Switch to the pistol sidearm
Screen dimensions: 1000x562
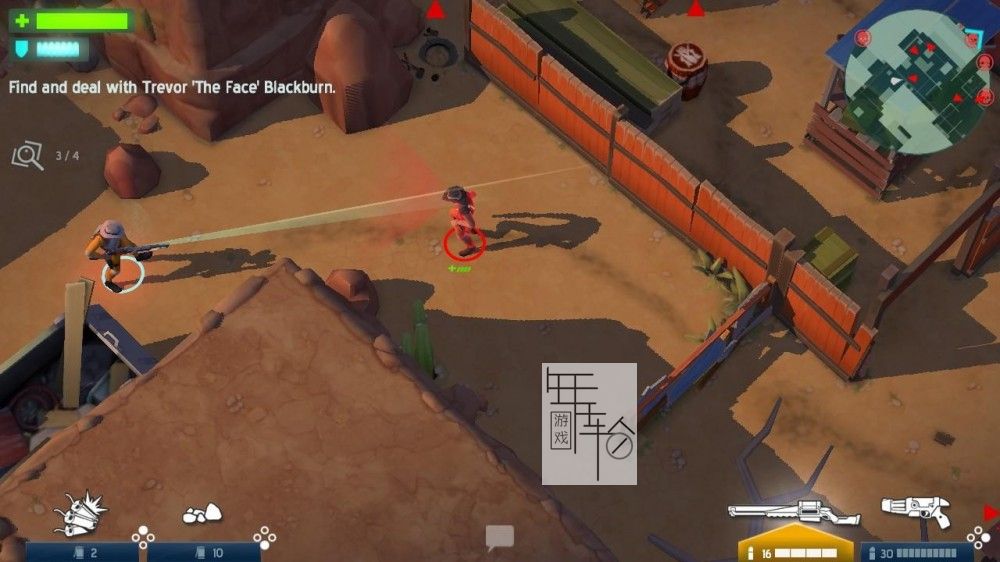915,511
